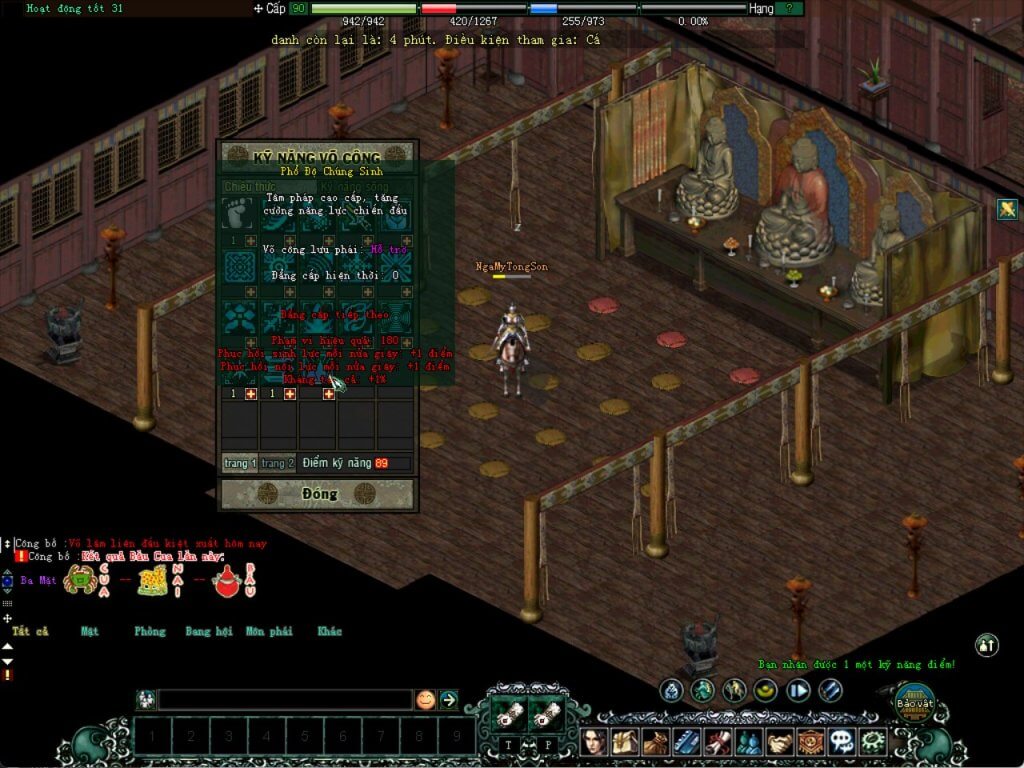Send chat with the arrow button
1024x768 pixels.
tap(449, 700)
